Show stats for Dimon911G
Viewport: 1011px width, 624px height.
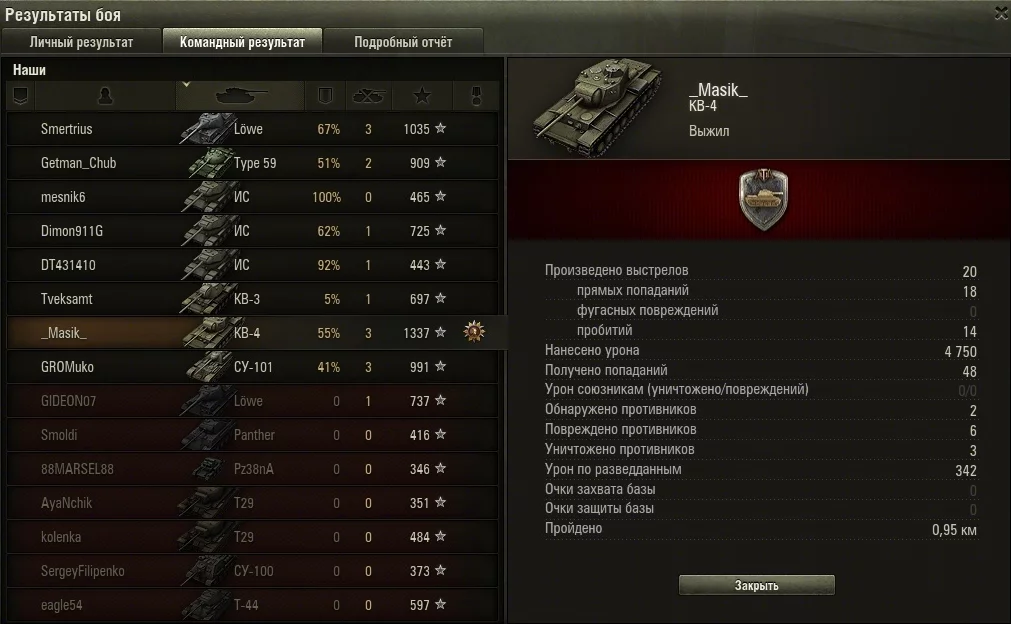point(71,231)
